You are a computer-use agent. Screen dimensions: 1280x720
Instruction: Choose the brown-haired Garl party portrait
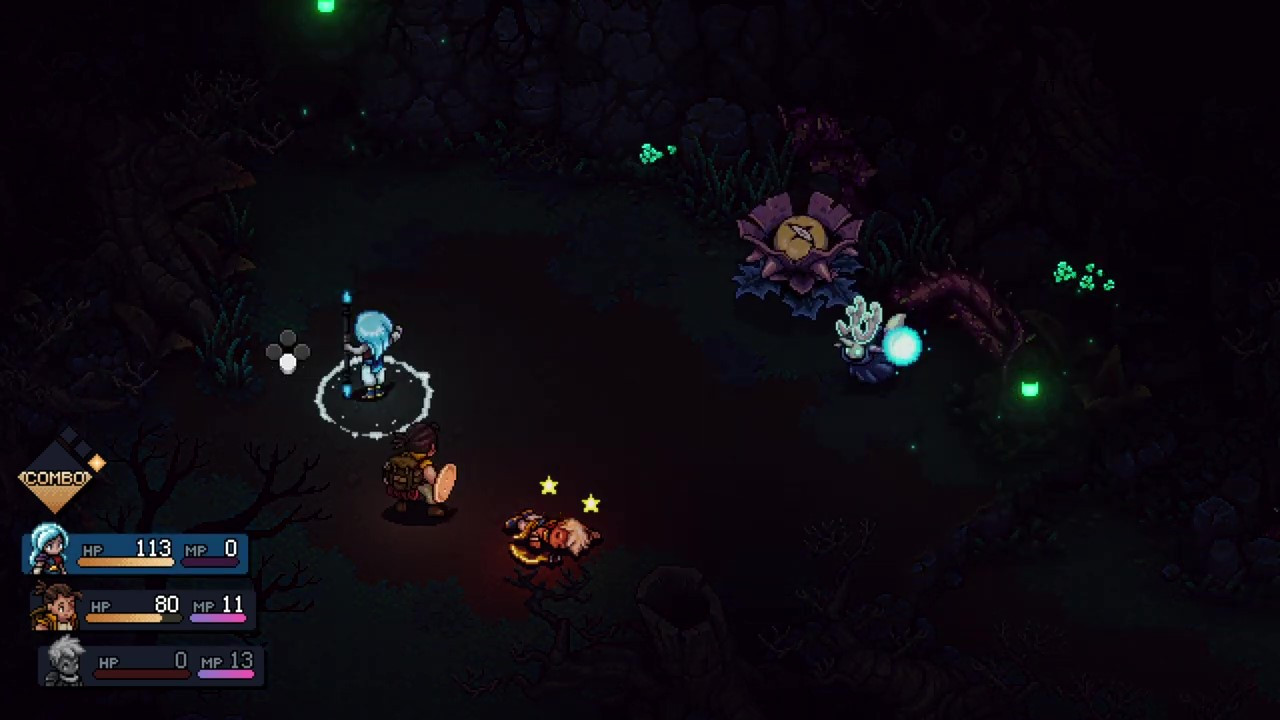pyautogui.click(x=56, y=605)
